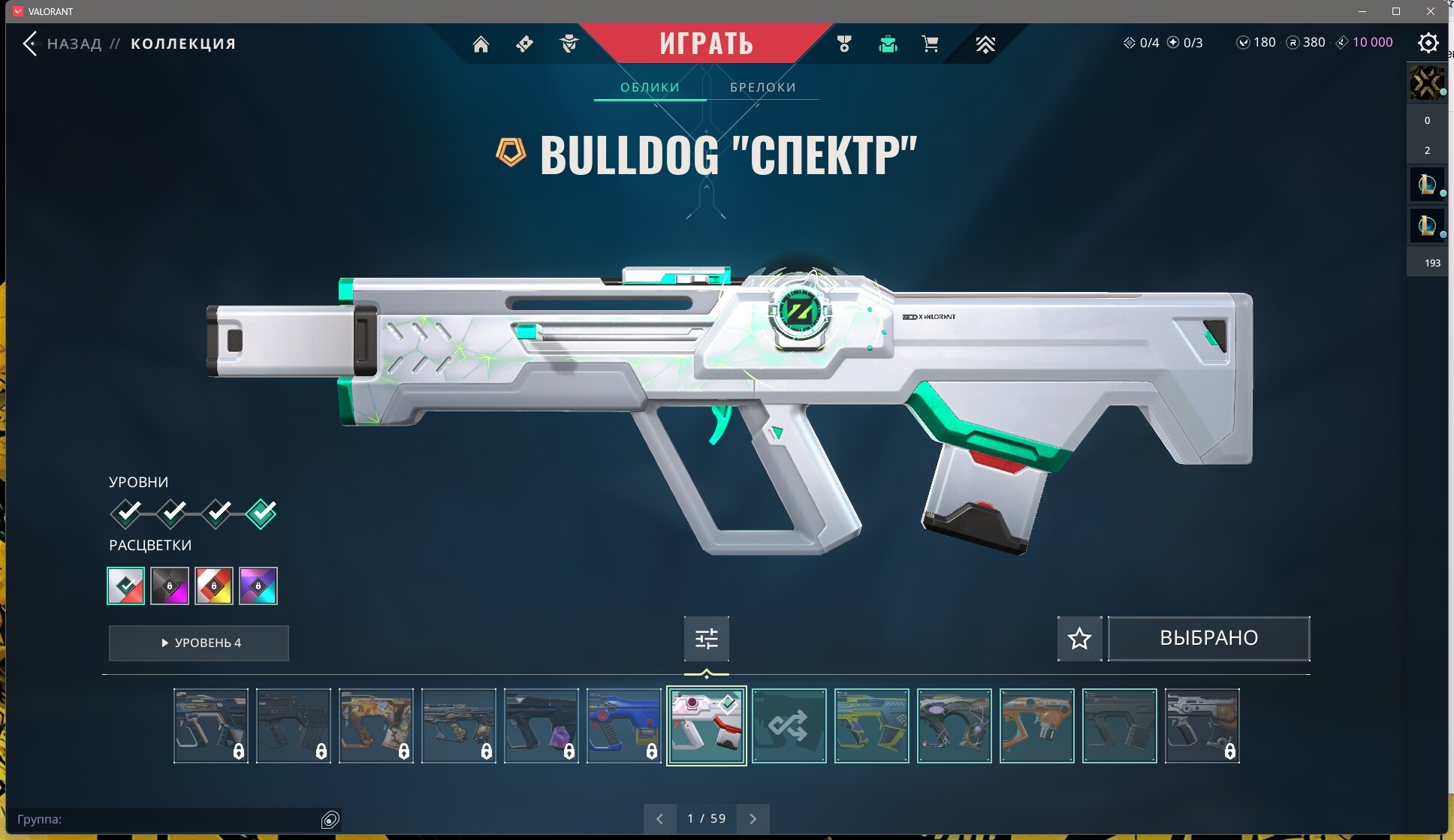The width and height of the screenshot is (1454, 840).
Task: Select the default teal-red color variant
Action: (x=126, y=586)
